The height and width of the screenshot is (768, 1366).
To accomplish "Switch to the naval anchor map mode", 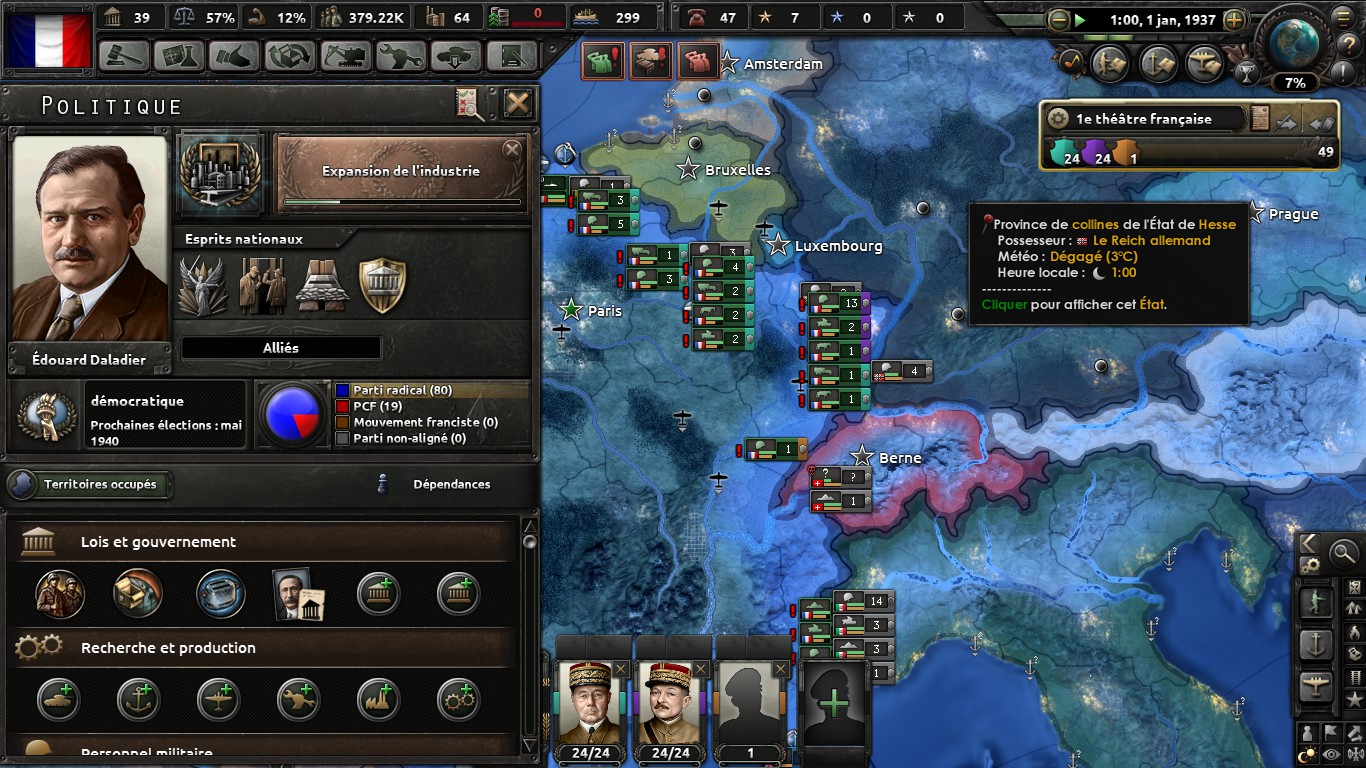I will coord(1316,645).
